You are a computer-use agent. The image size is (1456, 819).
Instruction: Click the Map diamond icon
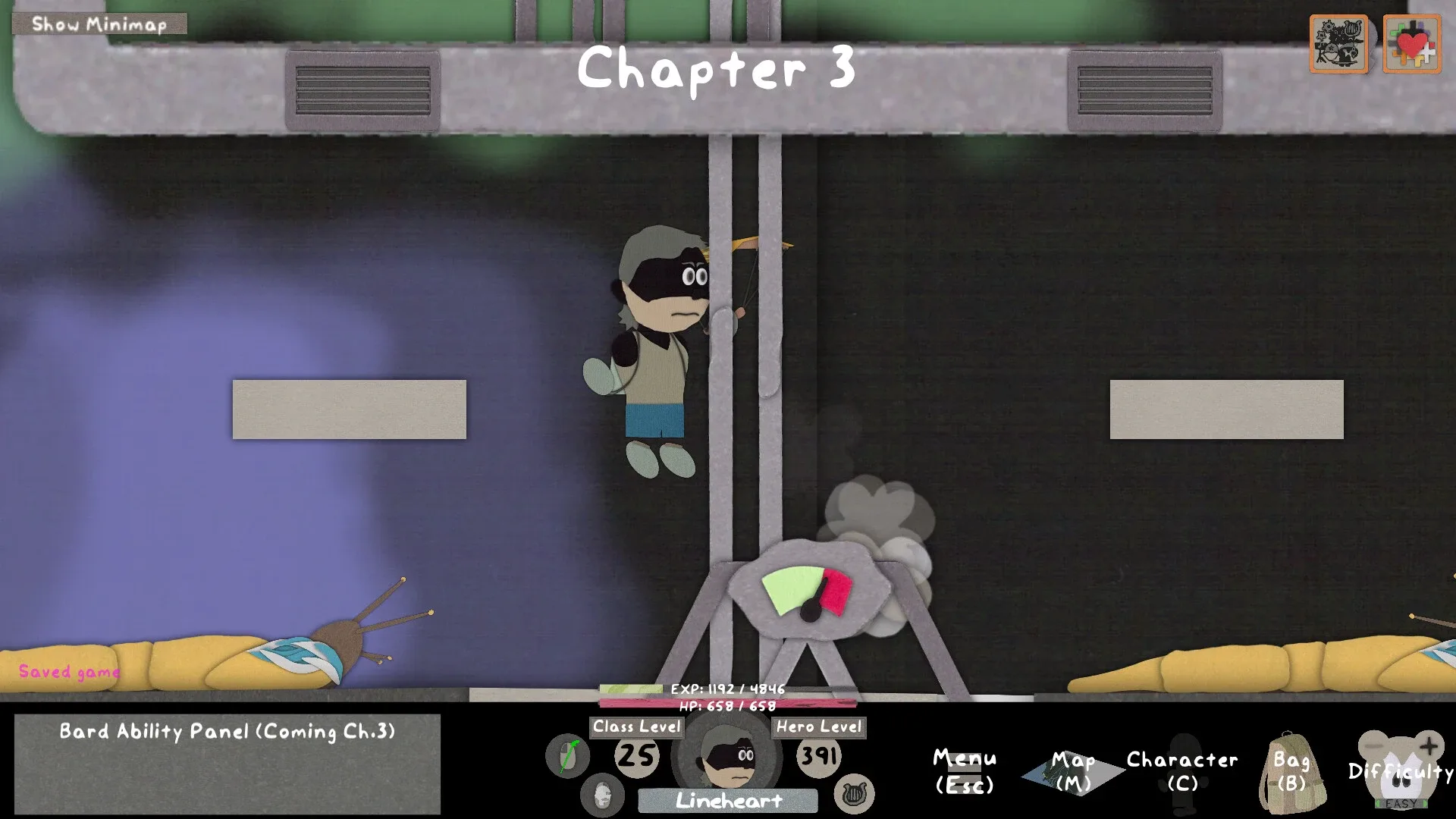click(x=1074, y=767)
